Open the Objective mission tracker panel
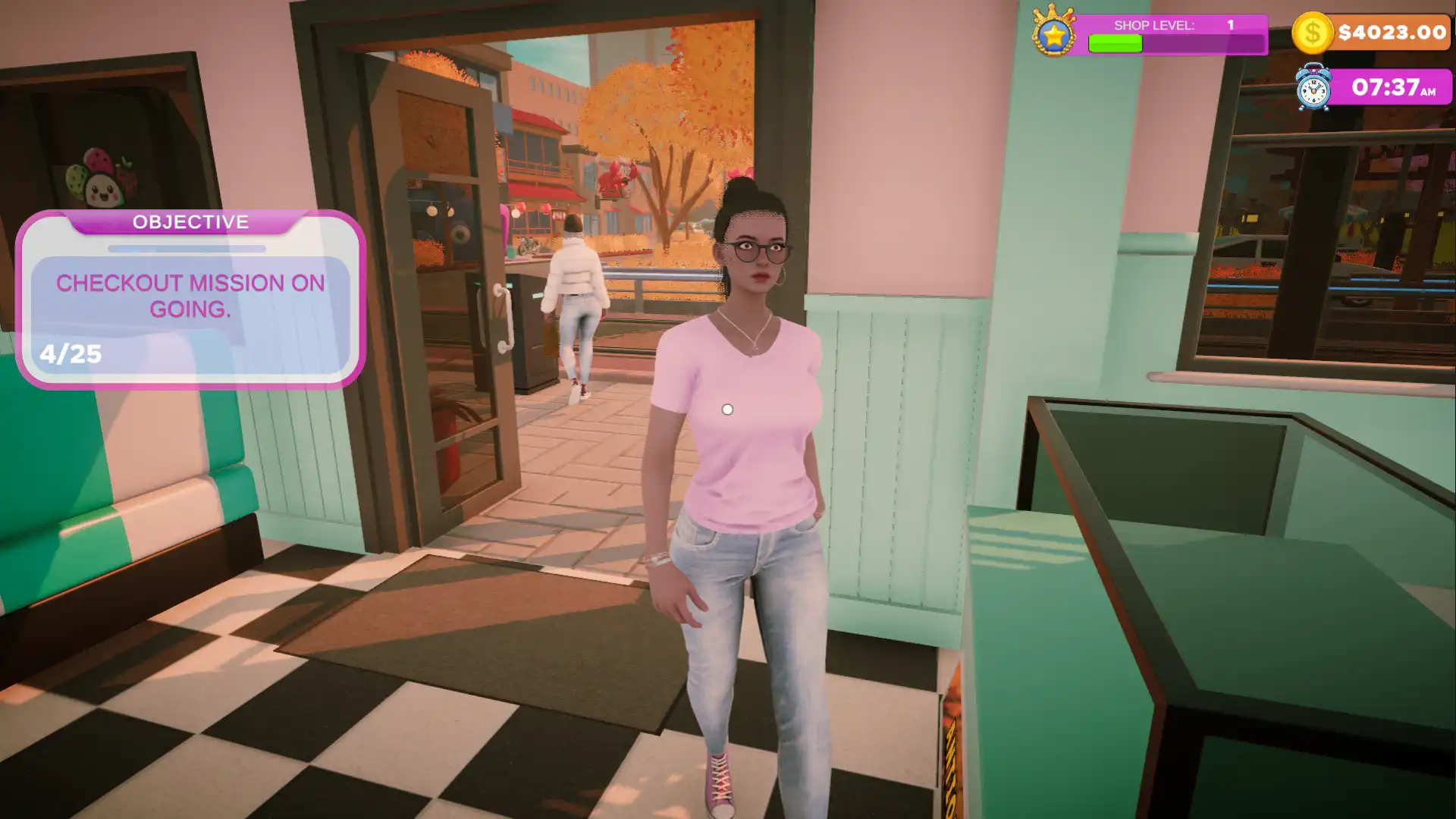This screenshot has width=1456, height=819. (x=190, y=299)
